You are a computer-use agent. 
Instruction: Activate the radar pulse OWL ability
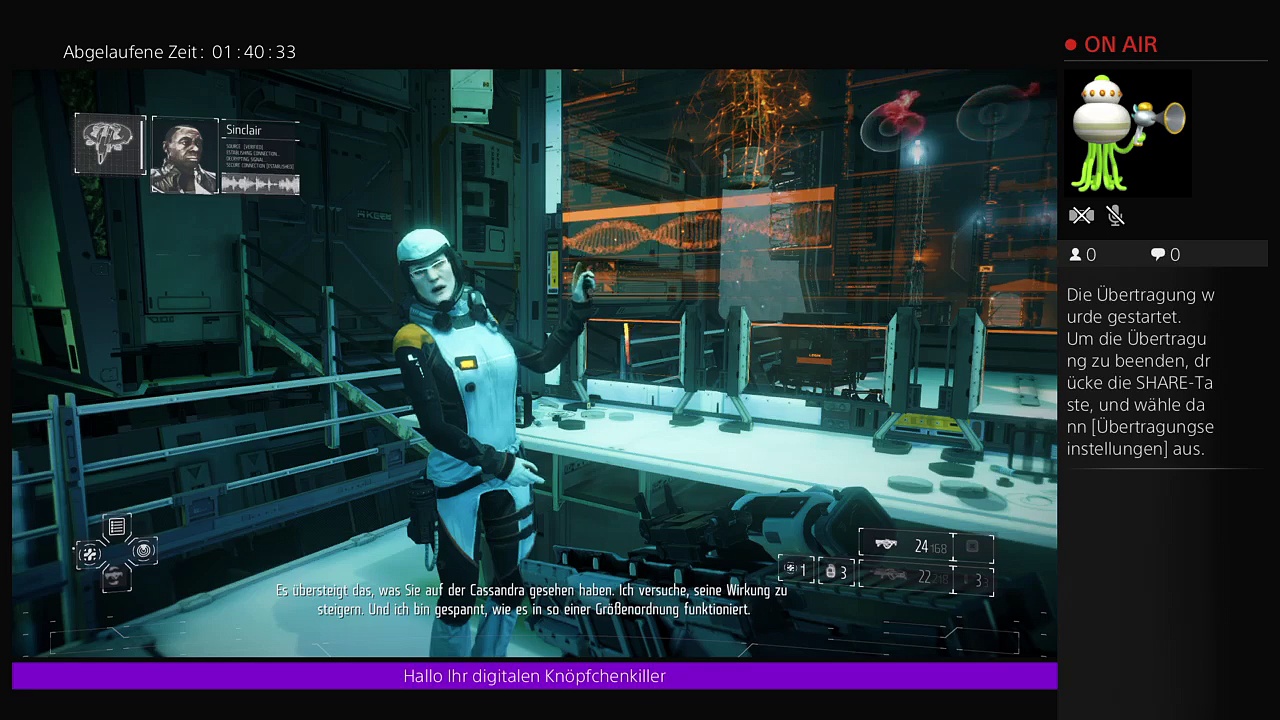(x=144, y=551)
